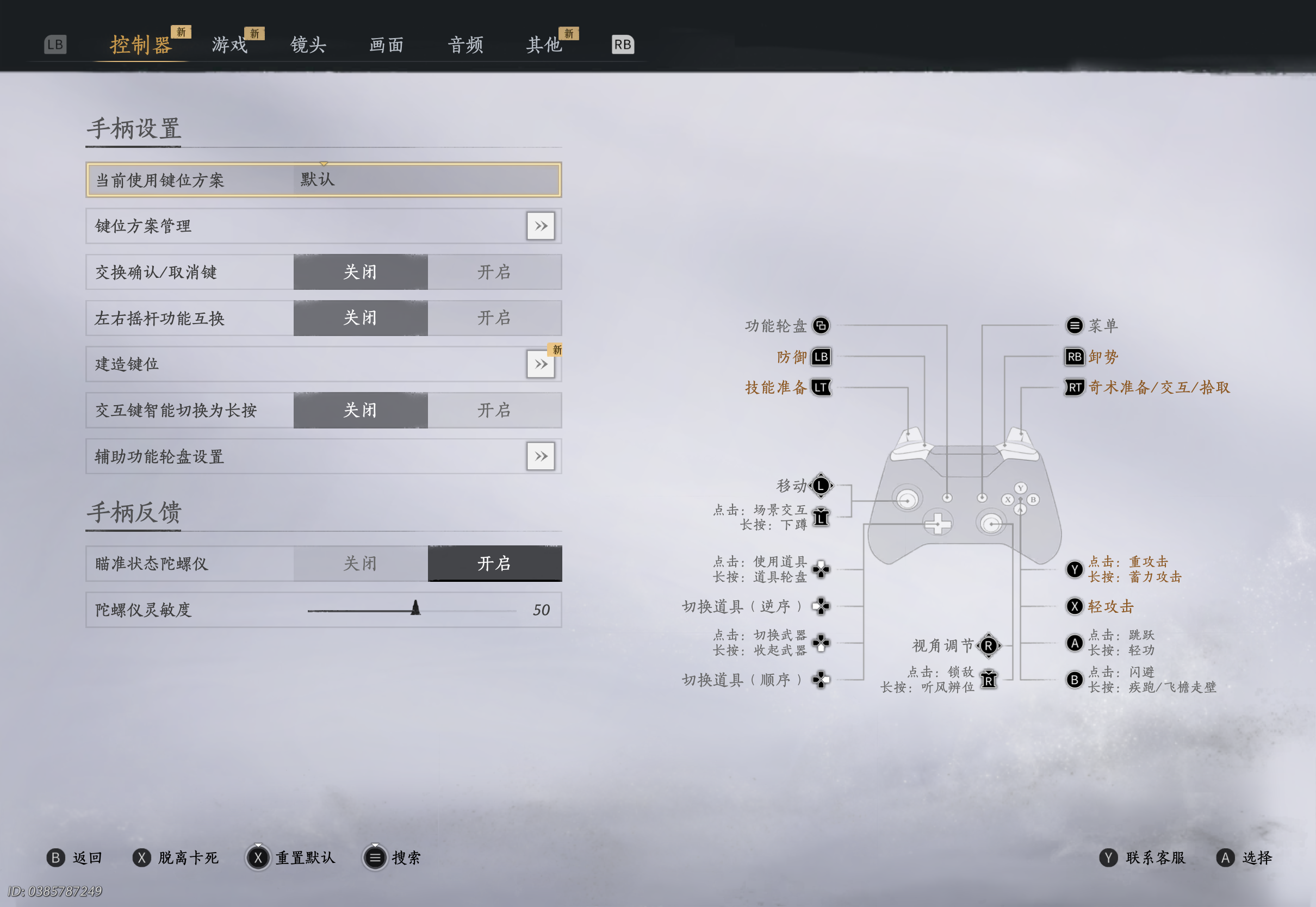Turn off 瞄准状态陀螺仪 with 关闭
The height and width of the screenshot is (907, 1316).
tap(360, 564)
